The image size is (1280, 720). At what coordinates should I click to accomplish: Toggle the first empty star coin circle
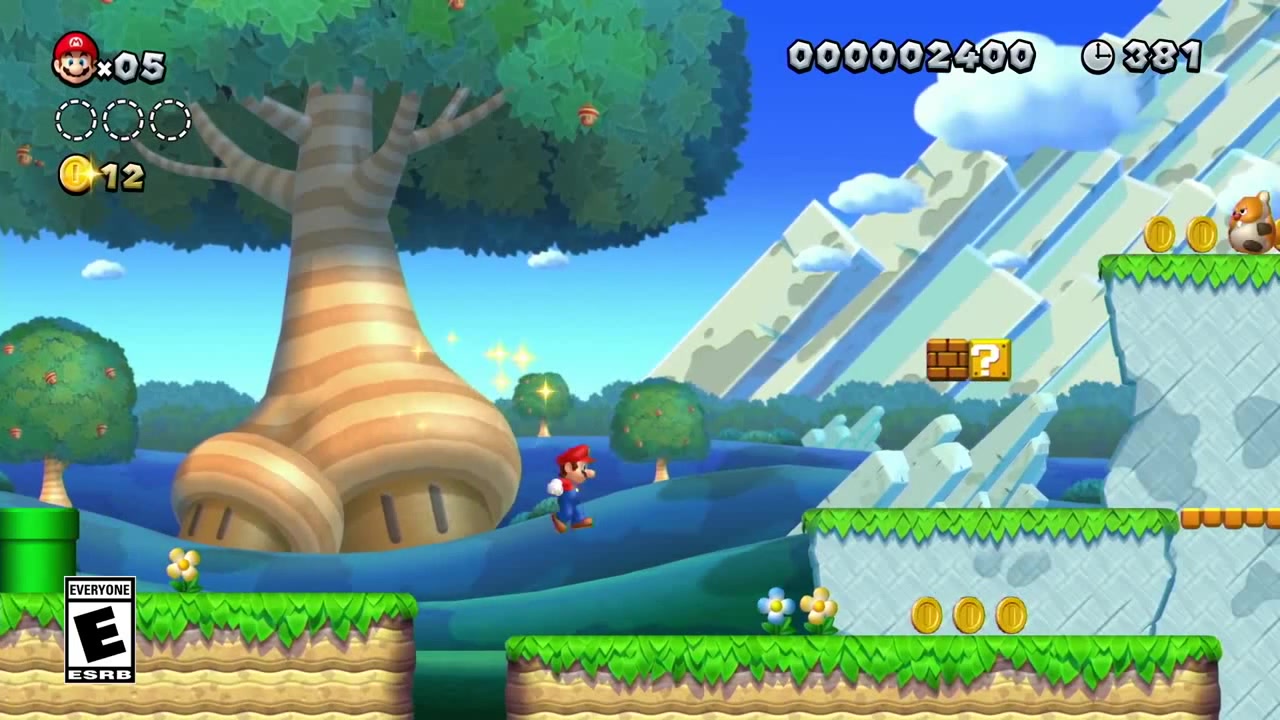click(75, 120)
